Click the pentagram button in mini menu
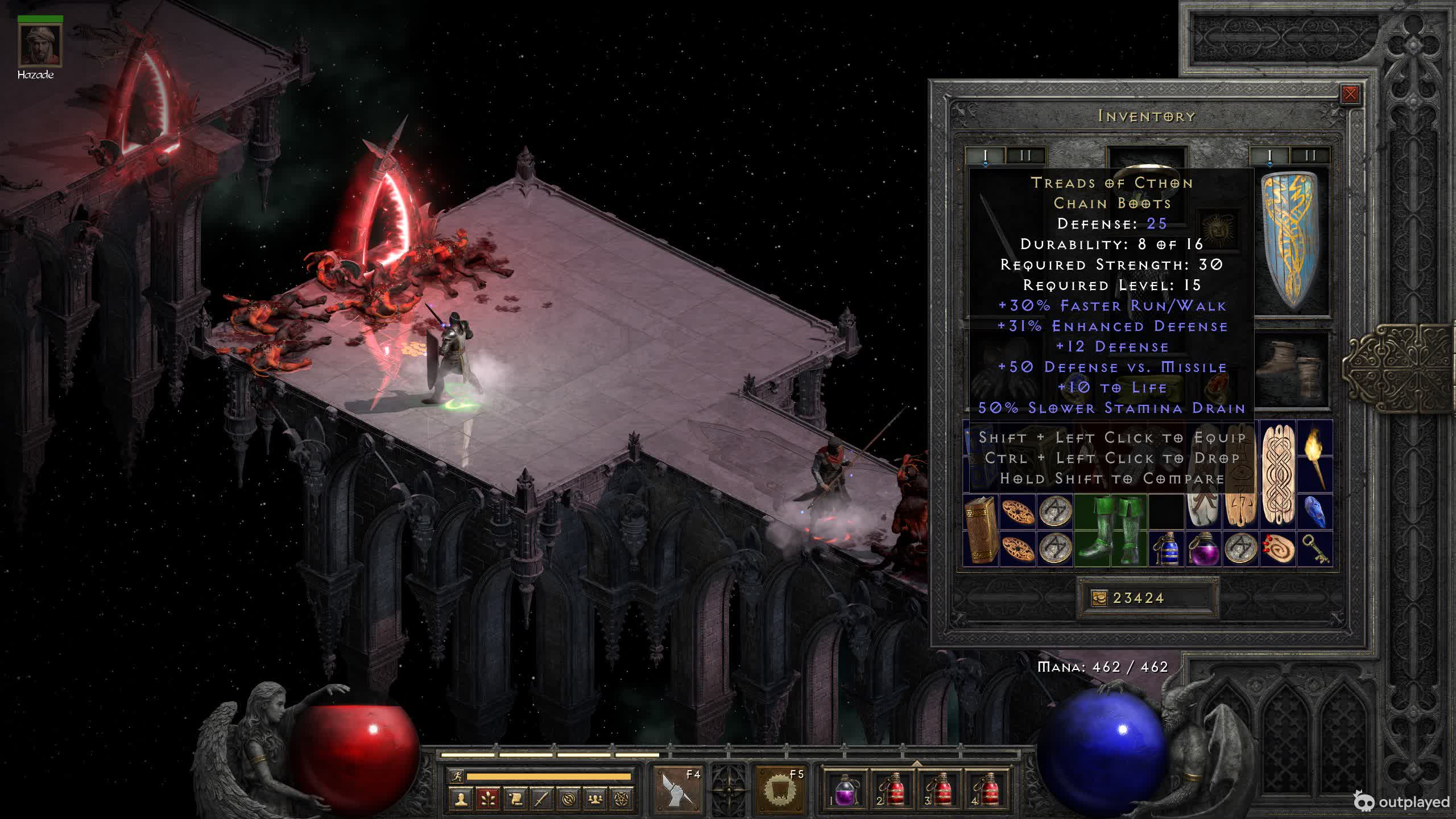The height and width of the screenshot is (819, 1456). click(x=622, y=800)
